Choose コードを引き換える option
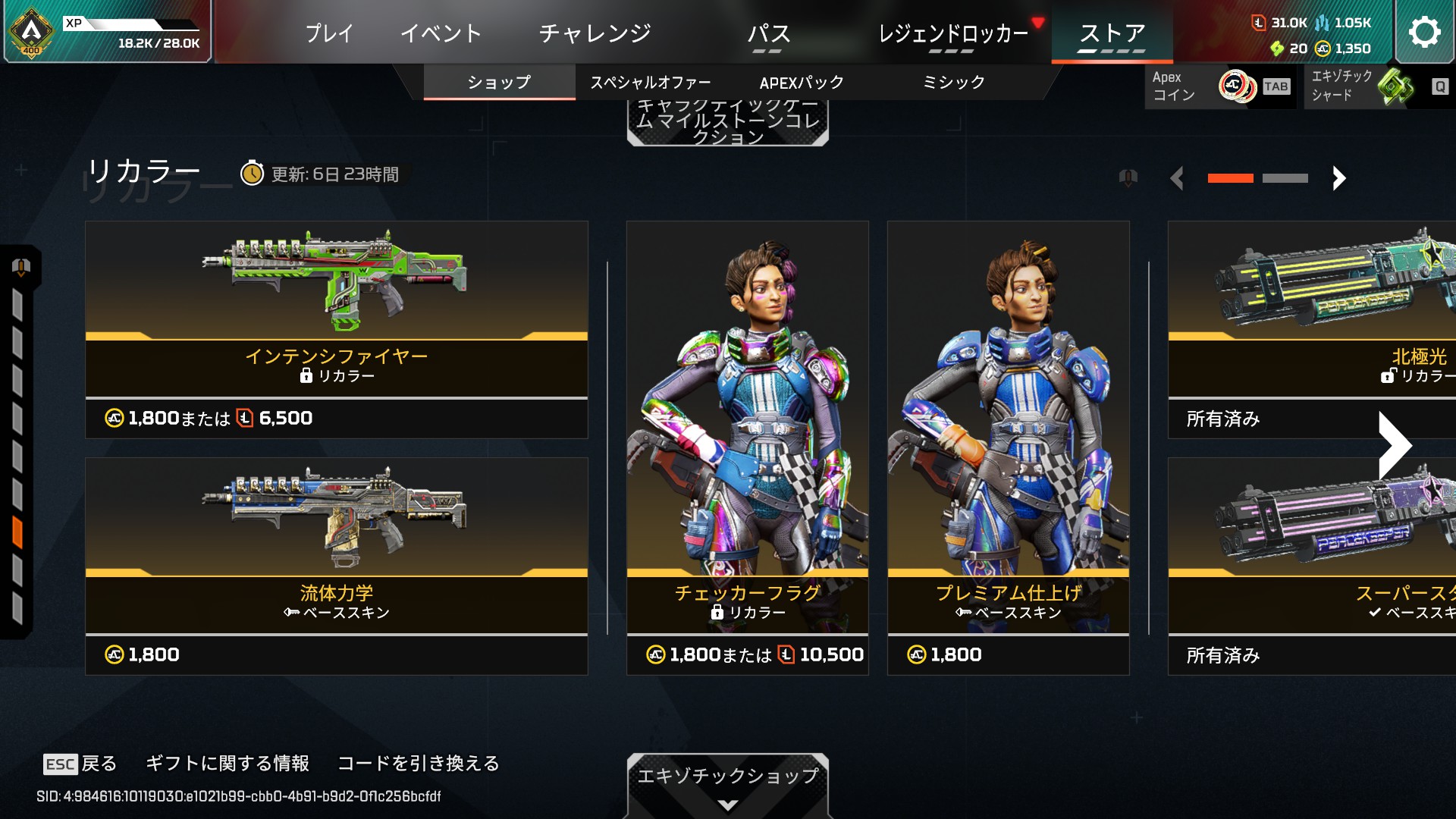The image size is (1456, 819). 418,764
